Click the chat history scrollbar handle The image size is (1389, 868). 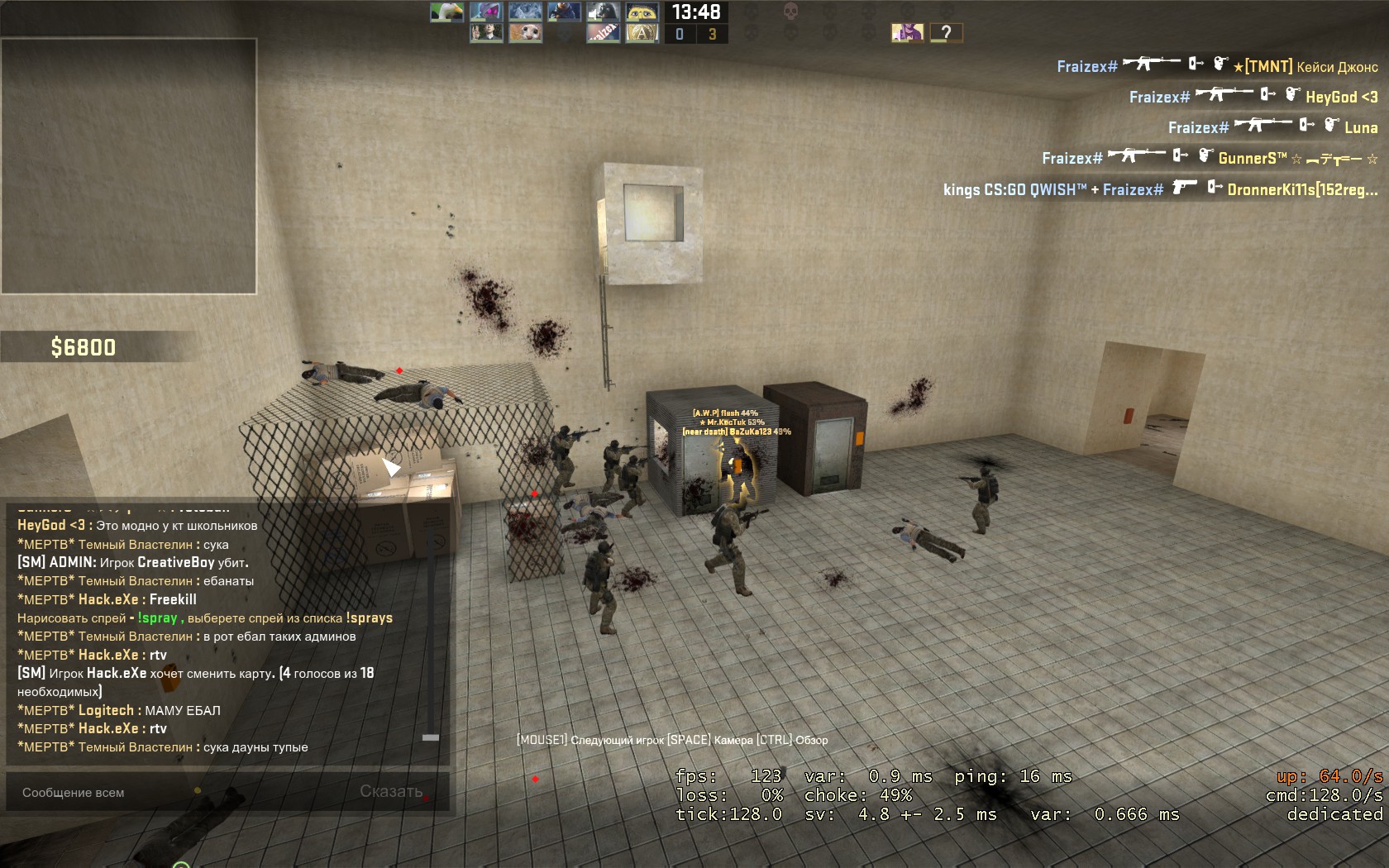click(x=431, y=737)
